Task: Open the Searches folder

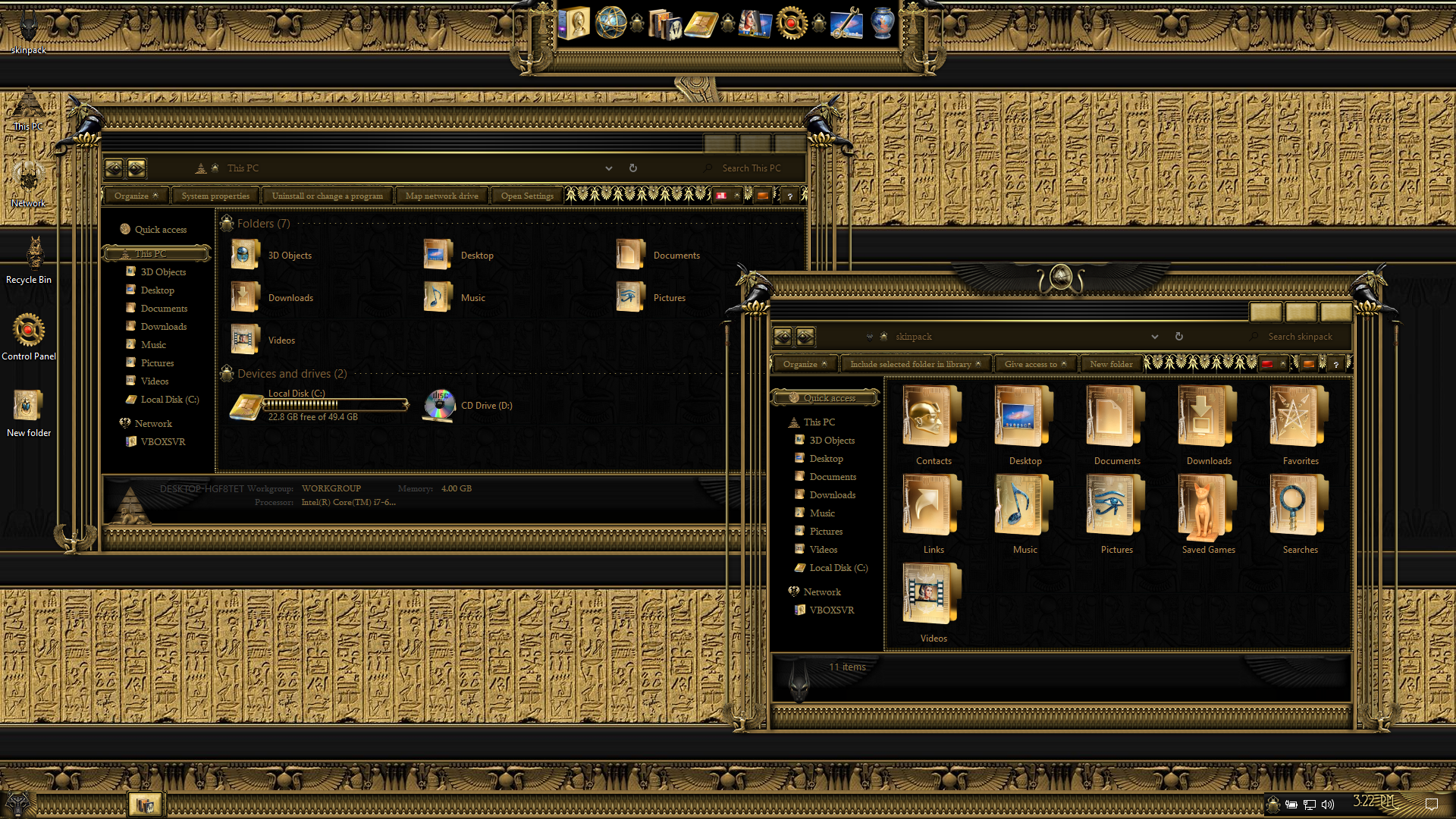Action: pos(1300,513)
